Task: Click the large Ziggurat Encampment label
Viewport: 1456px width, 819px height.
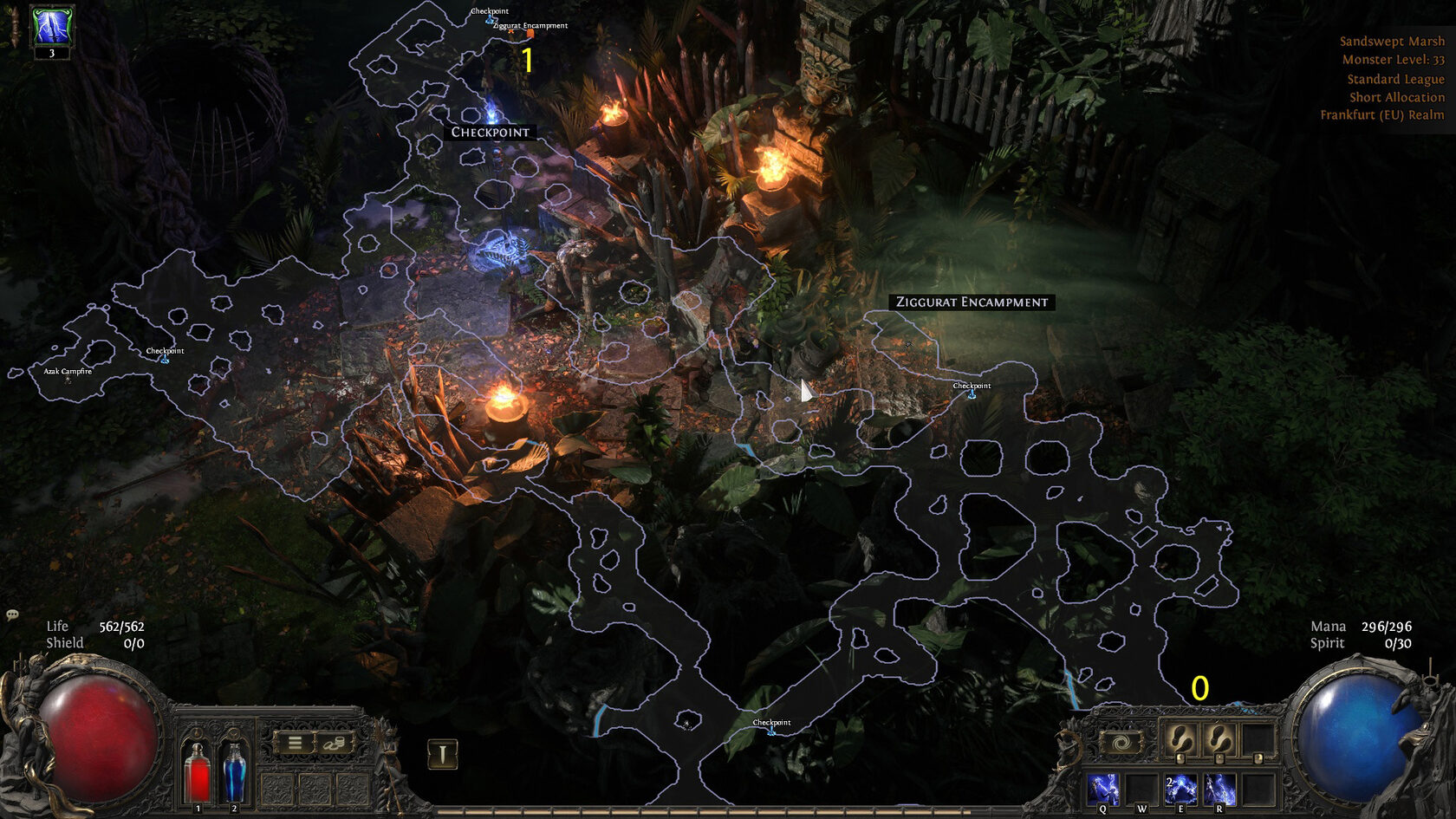Action: (x=972, y=302)
